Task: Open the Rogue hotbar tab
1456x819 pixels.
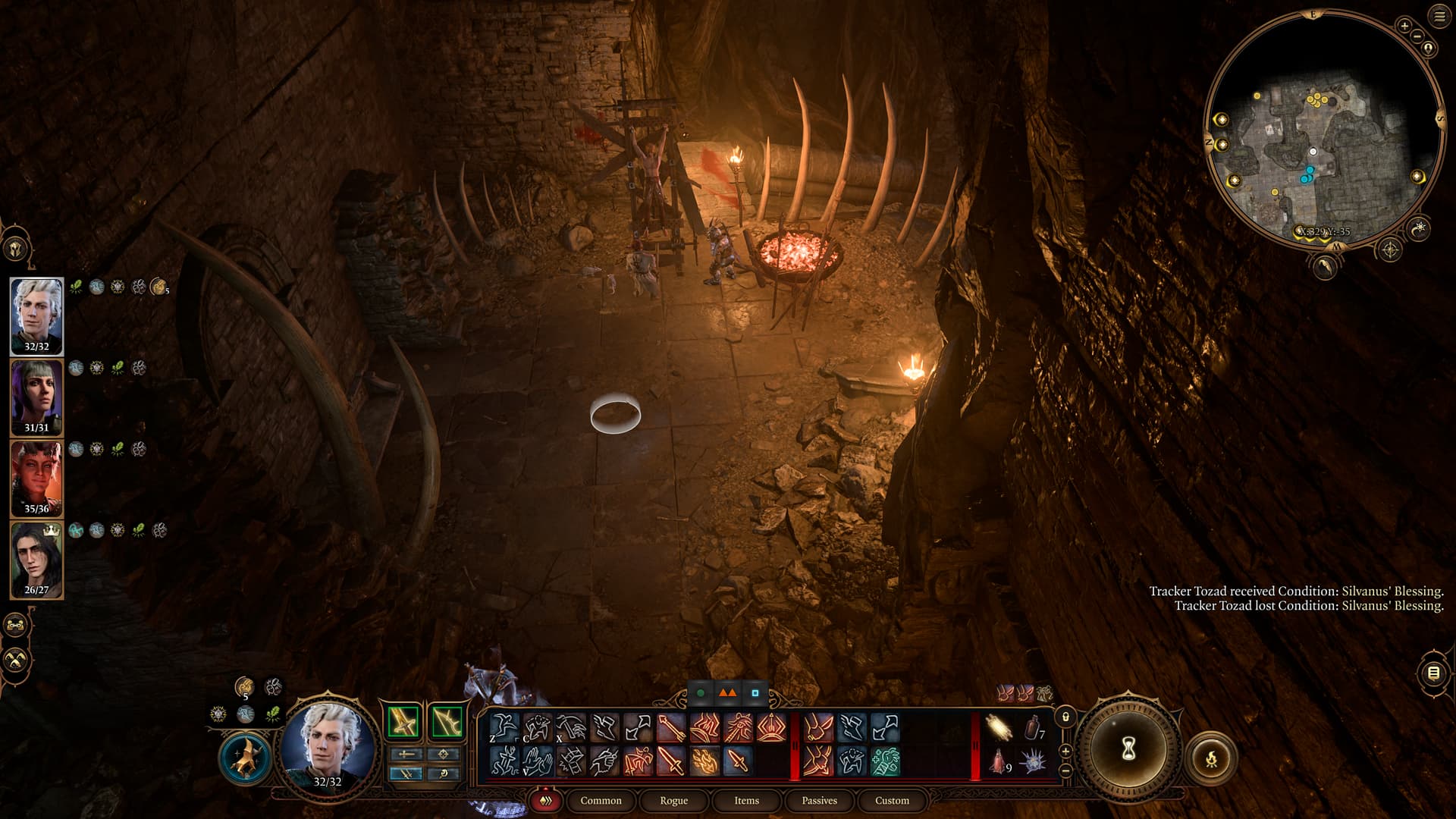Action: (x=673, y=800)
